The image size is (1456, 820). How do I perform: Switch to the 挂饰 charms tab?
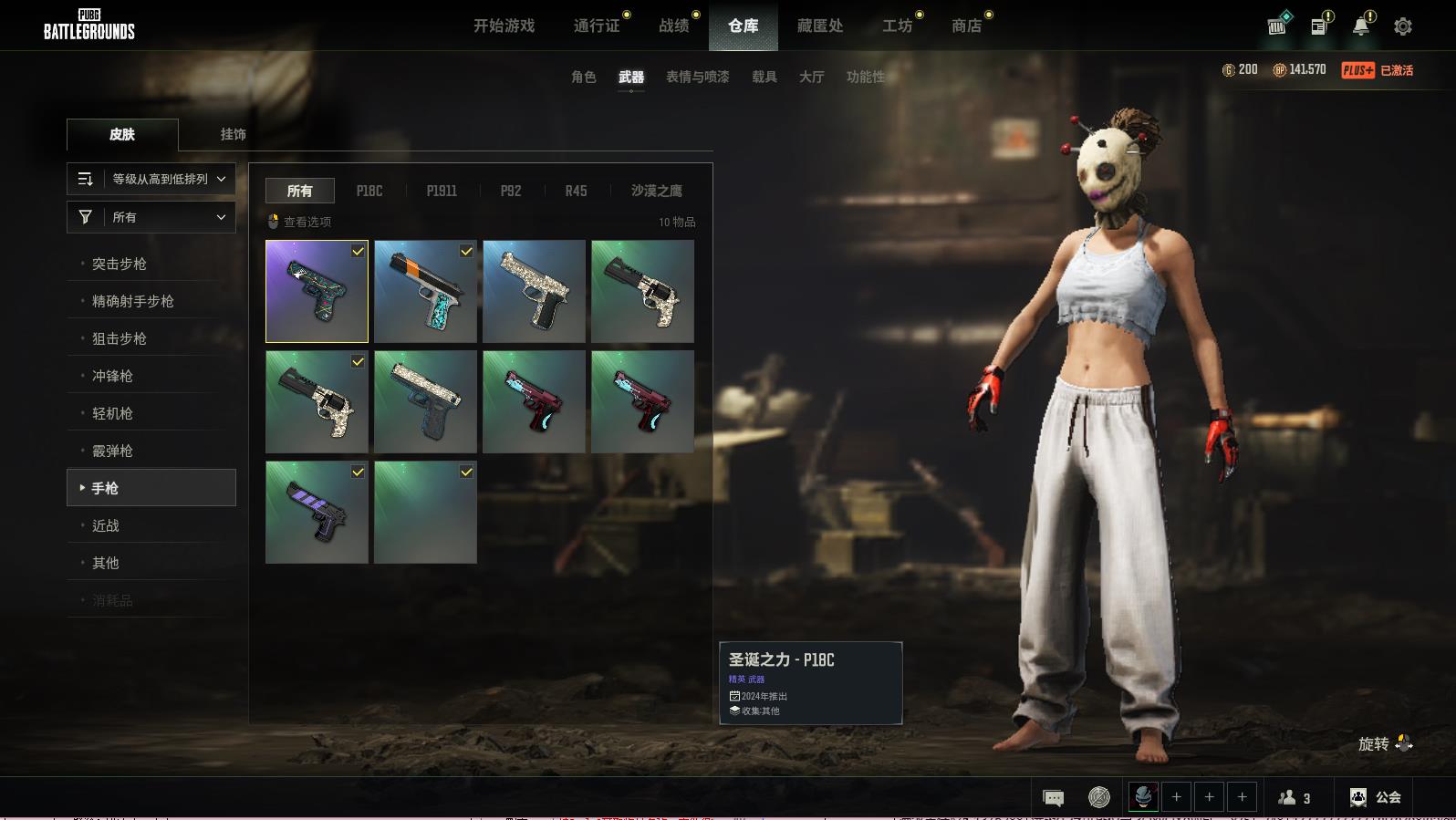point(233,134)
